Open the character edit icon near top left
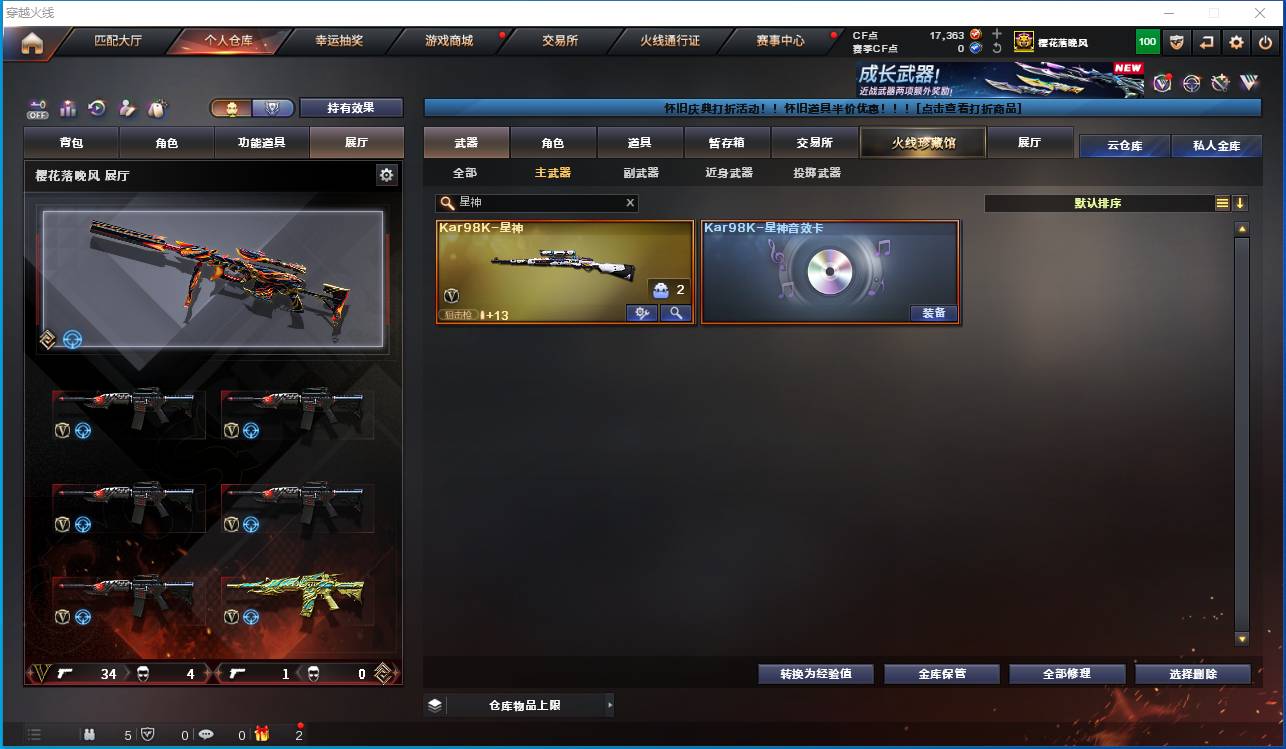The image size is (1286, 749). click(126, 106)
